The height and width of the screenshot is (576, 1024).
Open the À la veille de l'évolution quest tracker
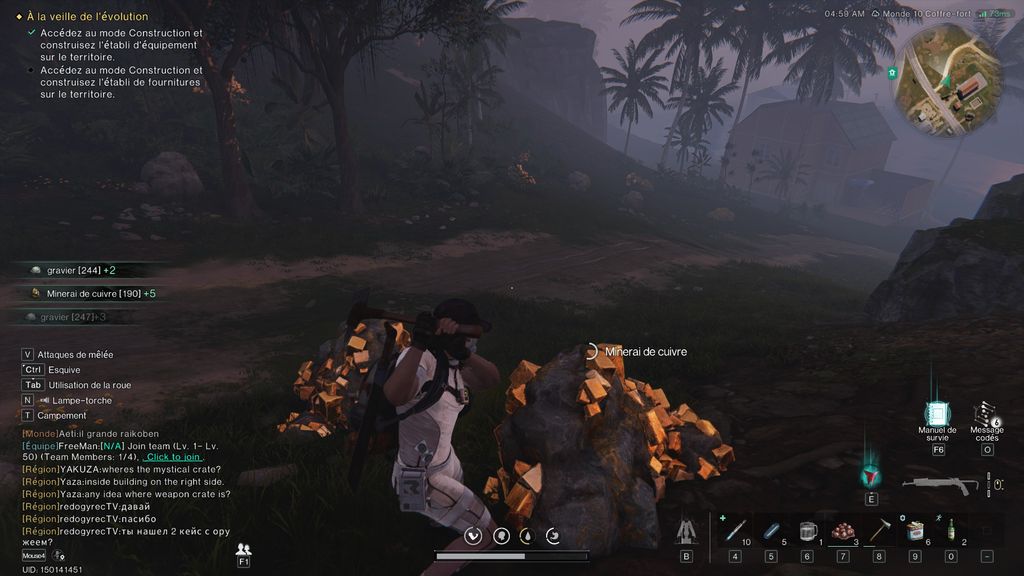(87, 17)
